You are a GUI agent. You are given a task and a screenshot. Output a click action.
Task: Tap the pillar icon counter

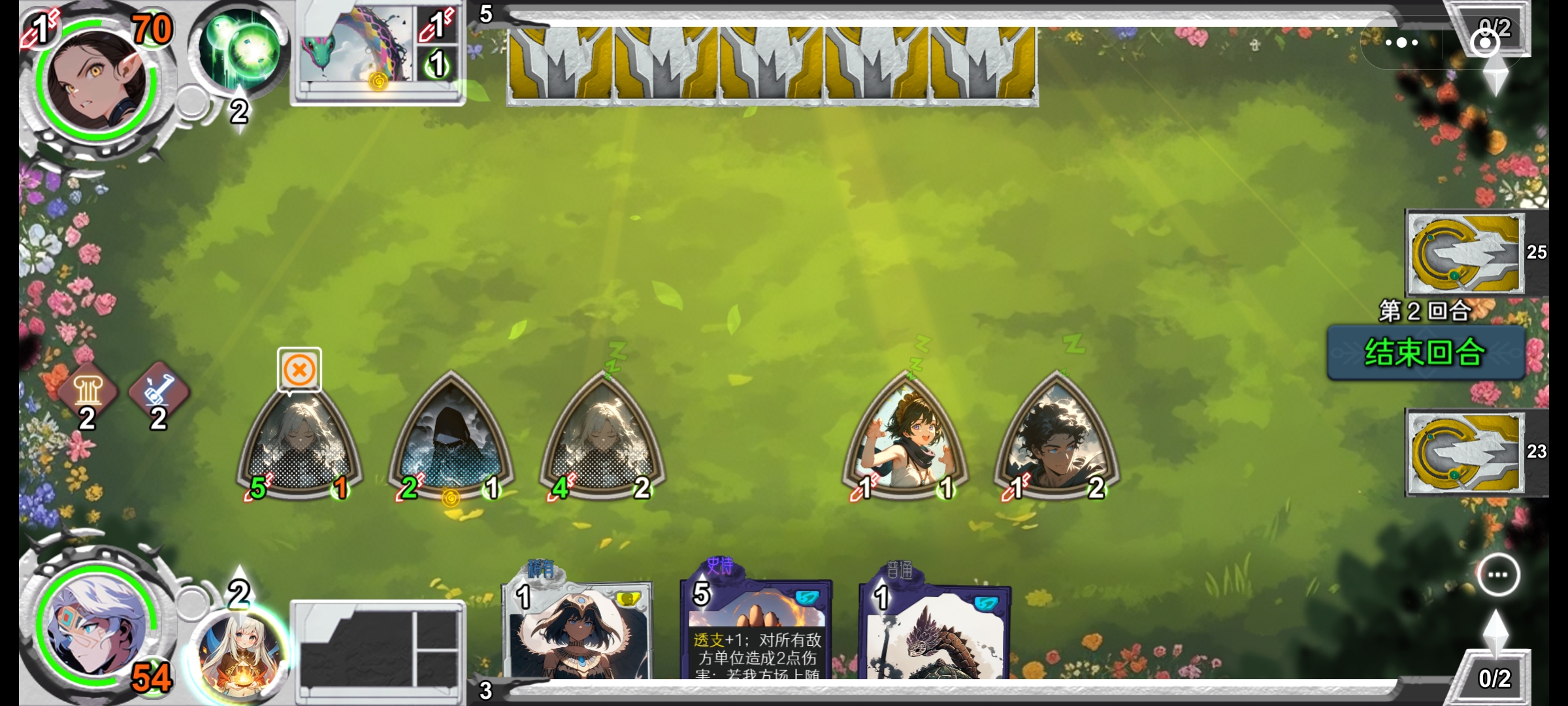click(x=88, y=394)
